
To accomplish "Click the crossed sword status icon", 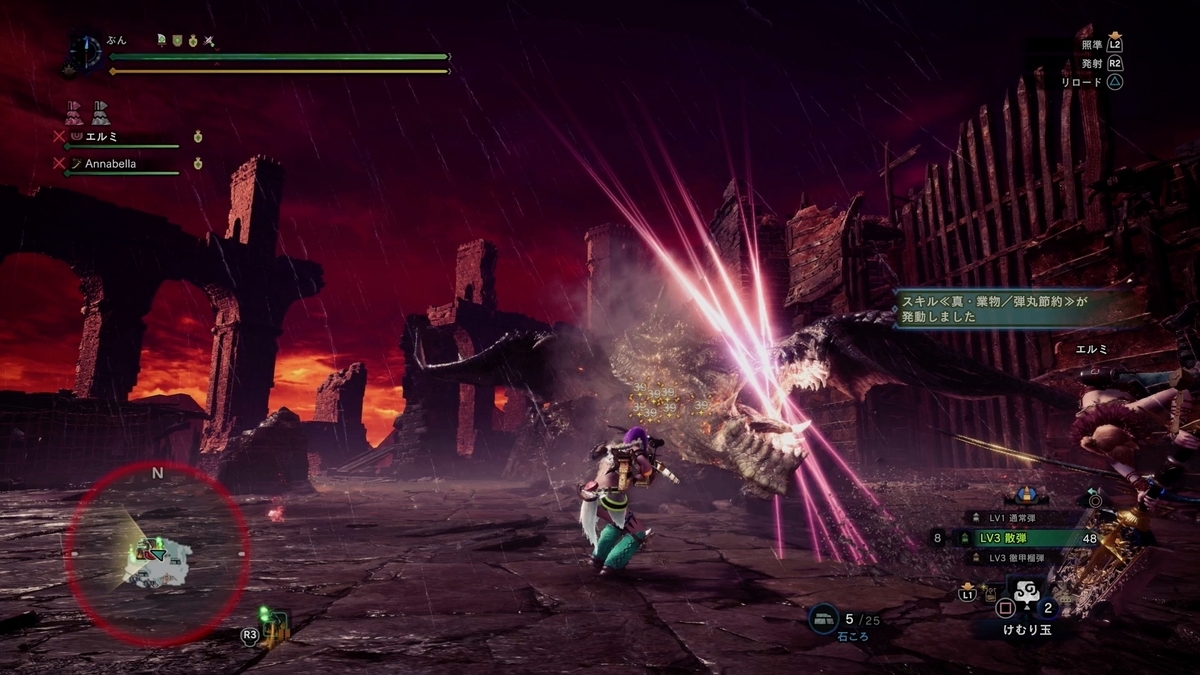I will point(209,41).
